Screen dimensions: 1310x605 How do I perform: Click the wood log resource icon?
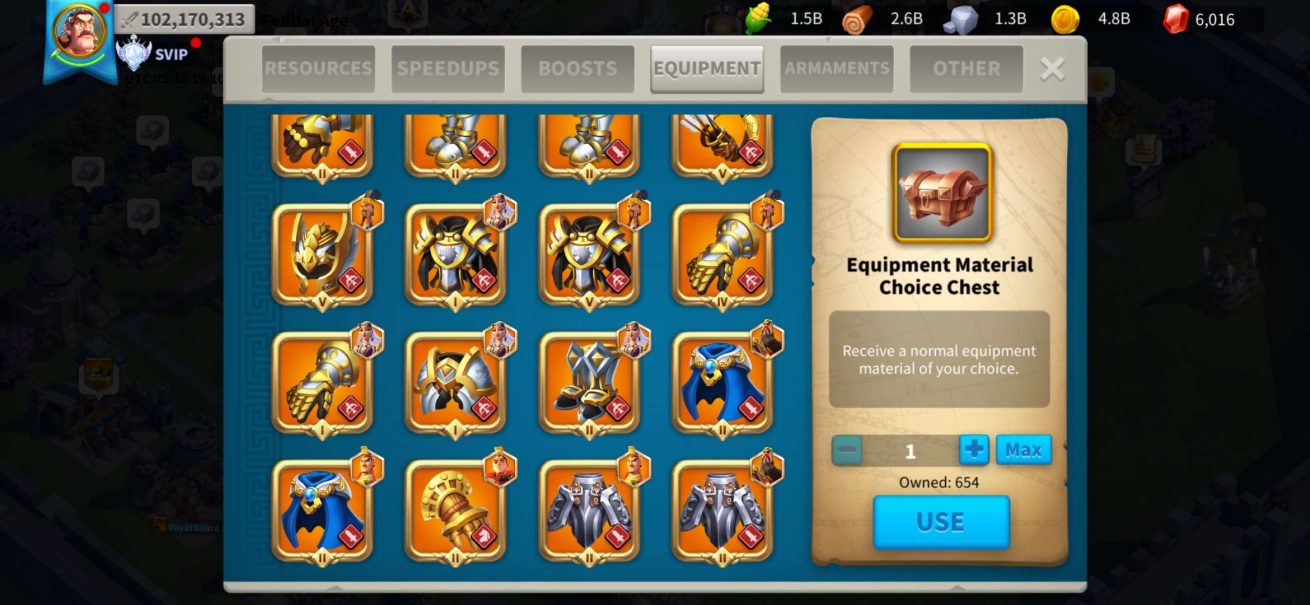coord(857,19)
